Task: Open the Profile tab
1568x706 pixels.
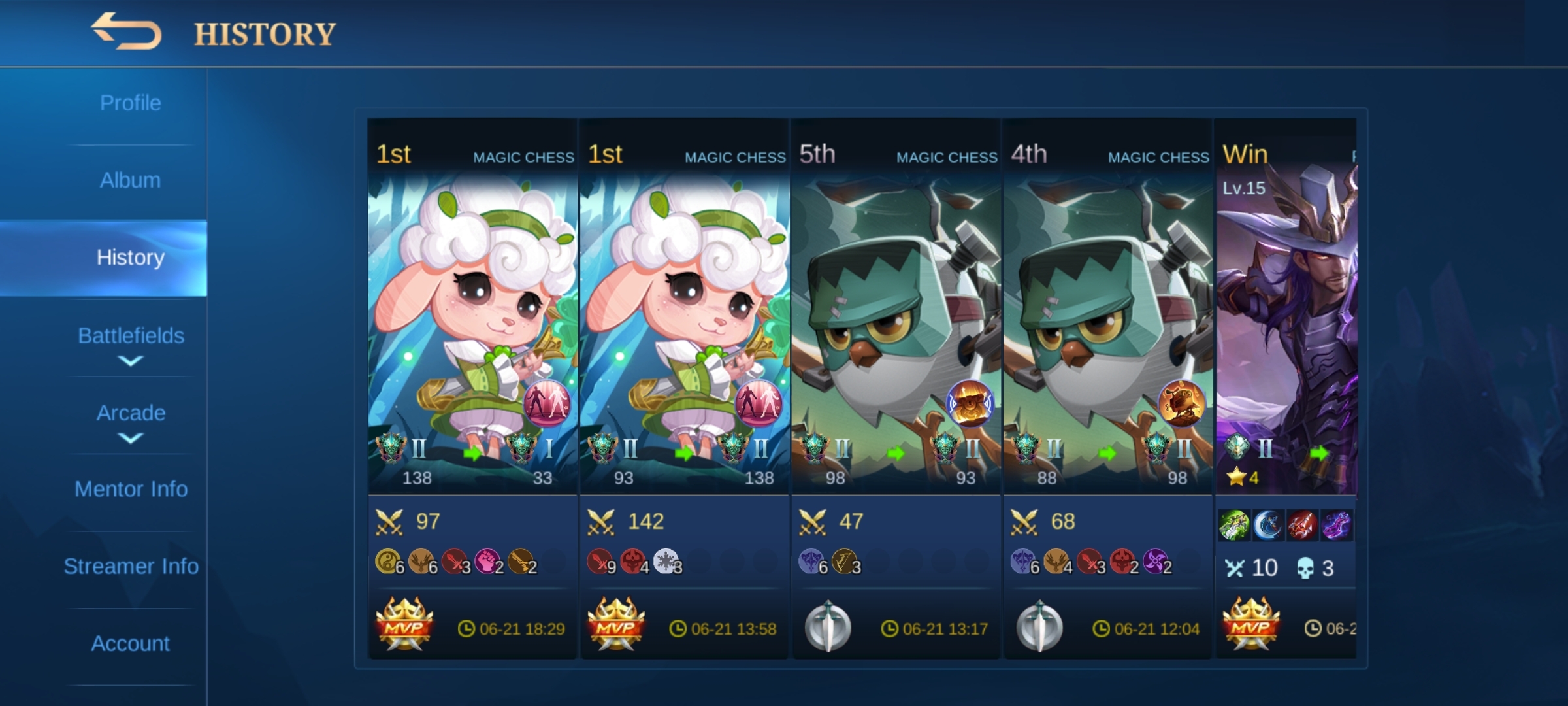Action: 130,103
